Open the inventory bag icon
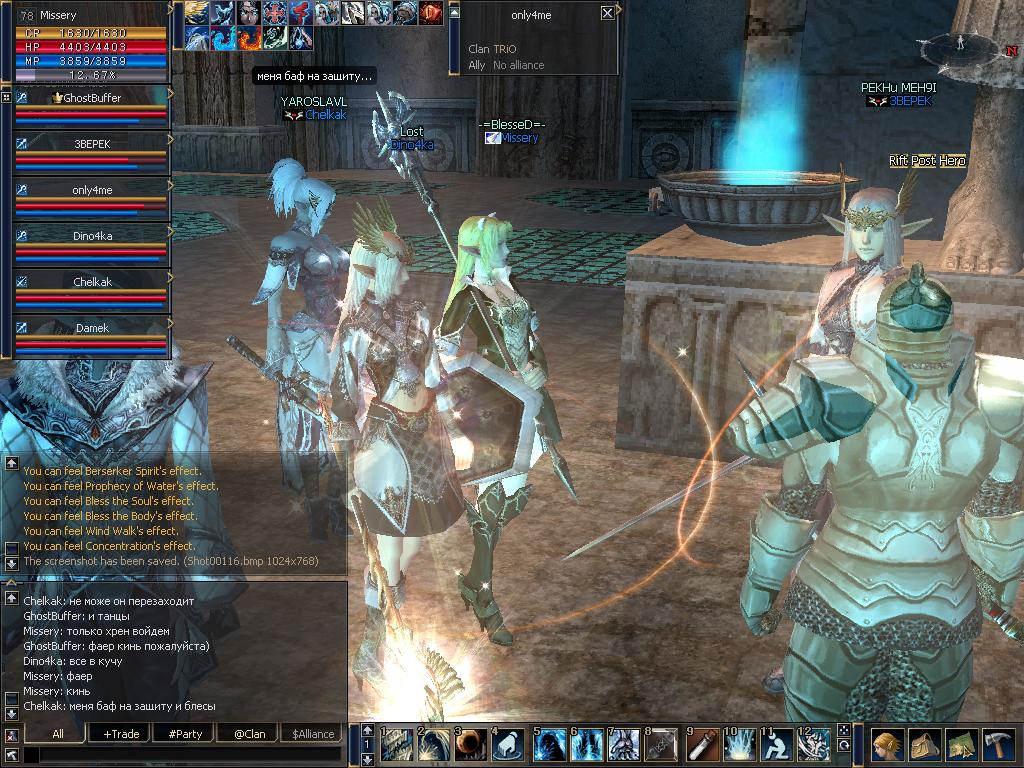The image size is (1024, 768). pyautogui.click(x=924, y=745)
